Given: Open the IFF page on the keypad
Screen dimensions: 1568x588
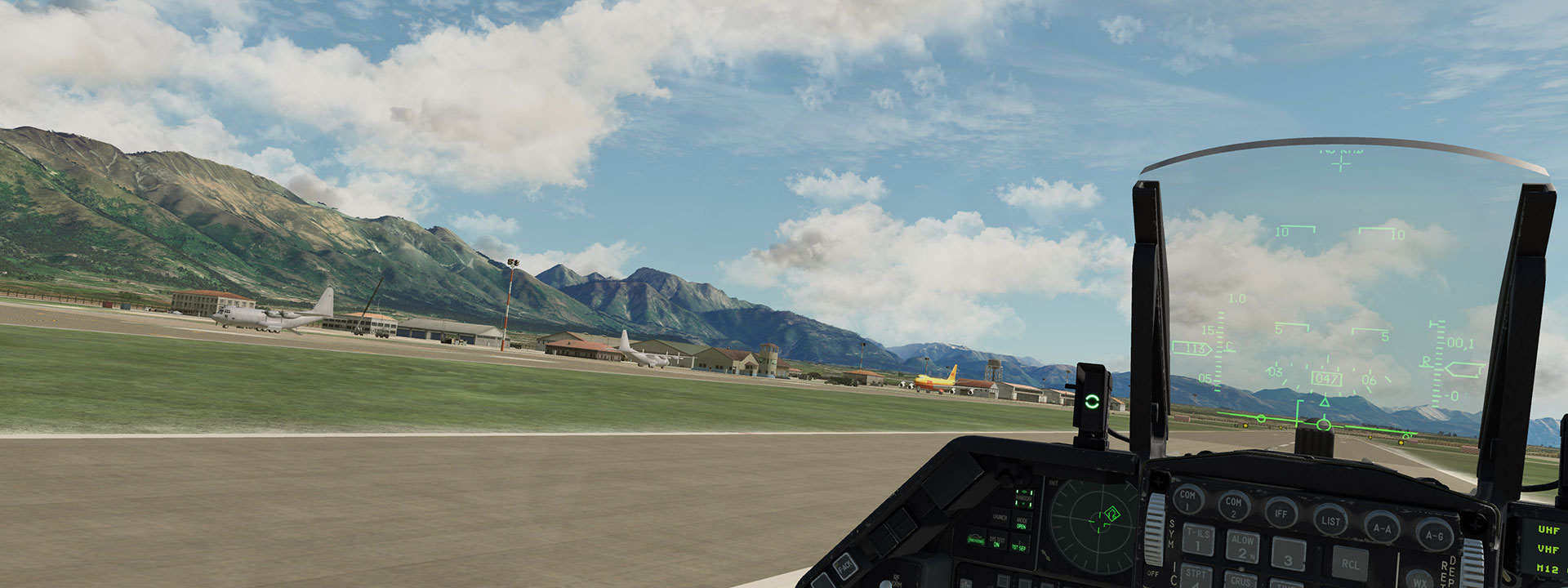Looking at the screenshot, I should pyautogui.click(x=1281, y=513).
